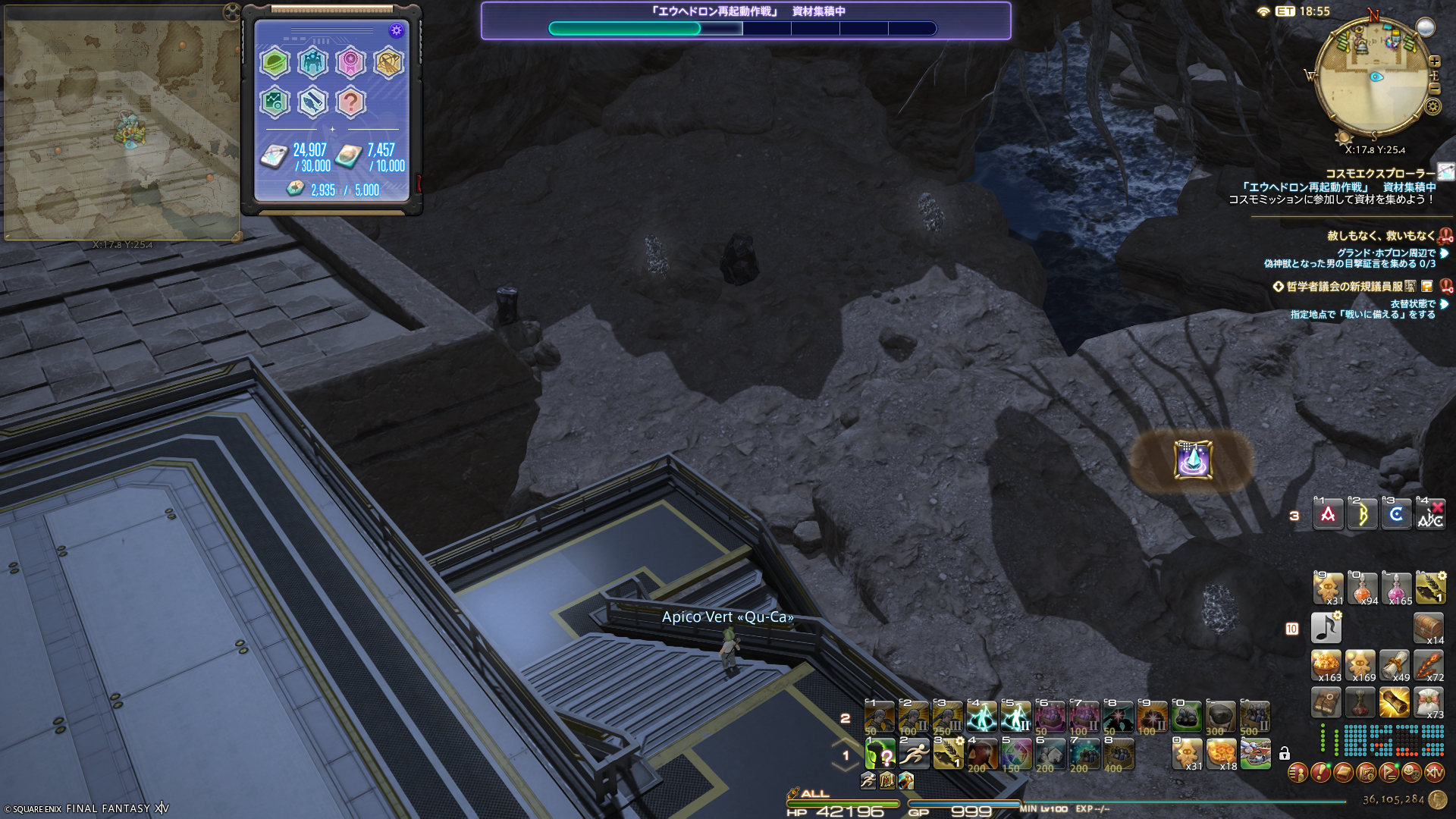
Task: Use the treasure chest item stack
Action: tap(1429, 628)
